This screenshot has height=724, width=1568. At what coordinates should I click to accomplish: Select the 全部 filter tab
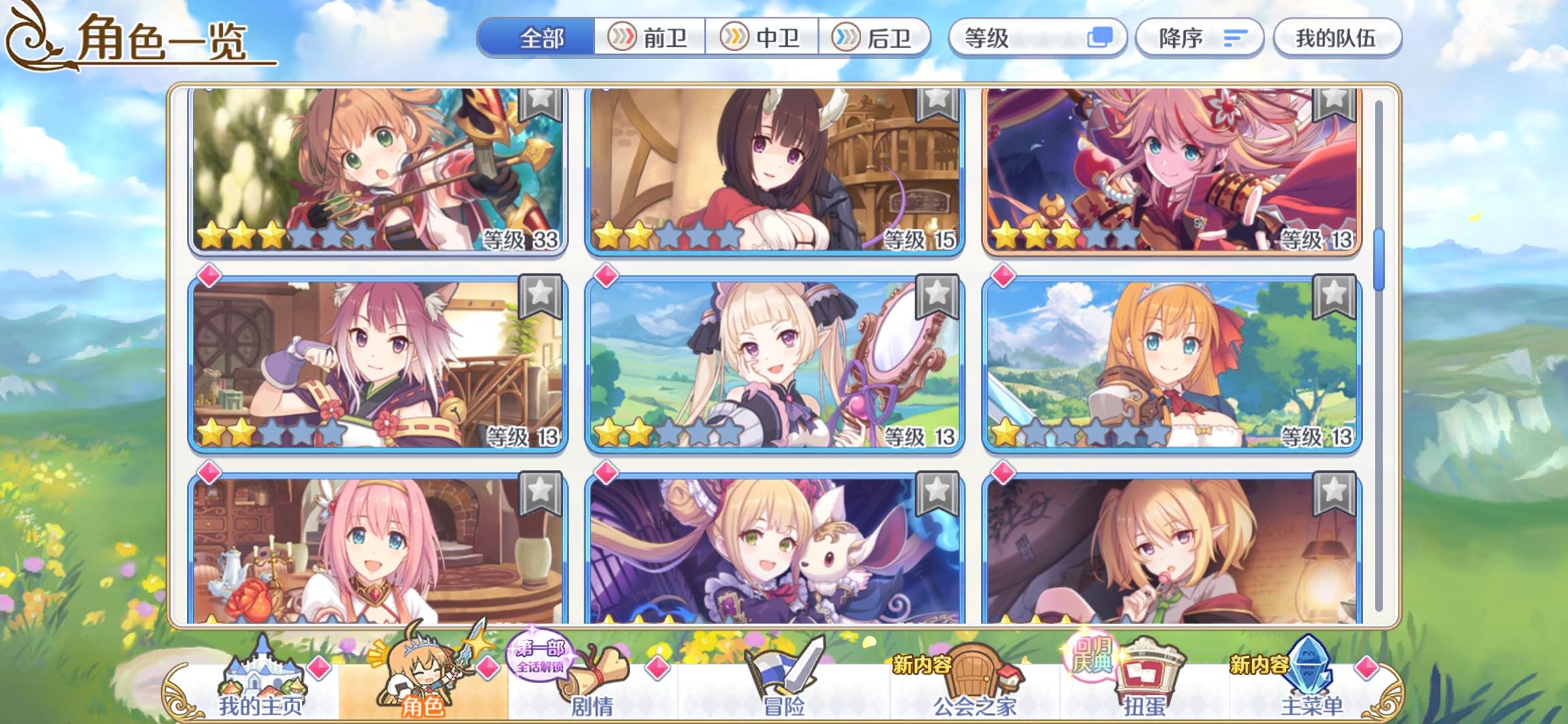[x=543, y=38]
